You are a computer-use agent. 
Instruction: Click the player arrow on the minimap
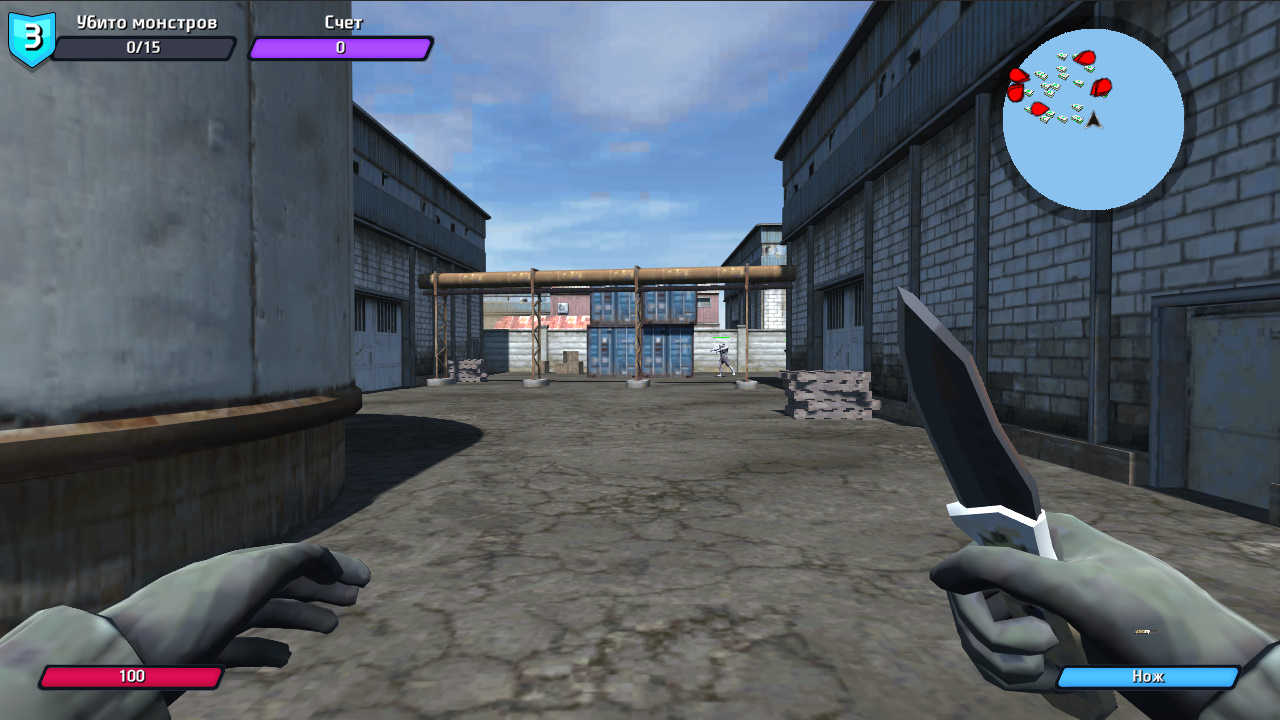[x=1095, y=120]
